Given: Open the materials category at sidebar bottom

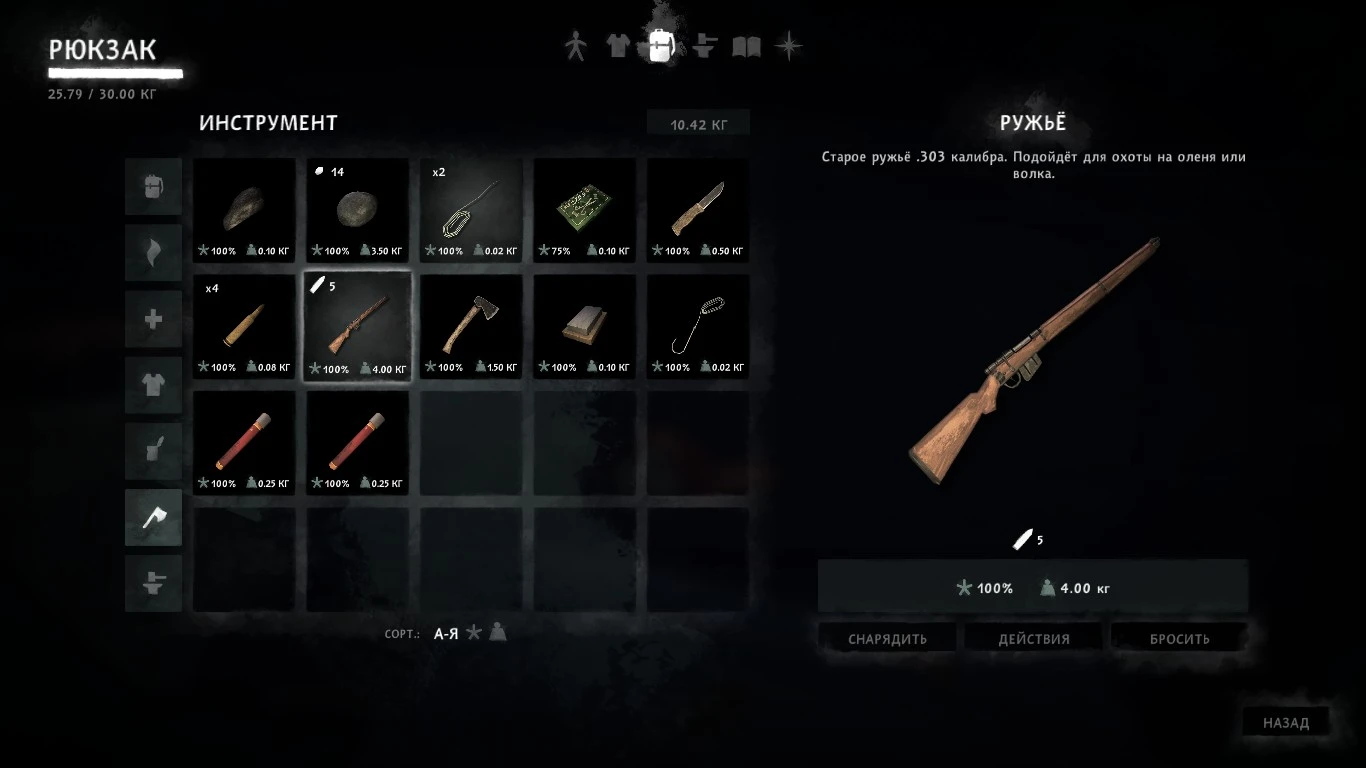Looking at the screenshot, I should [x=153, y=584].
